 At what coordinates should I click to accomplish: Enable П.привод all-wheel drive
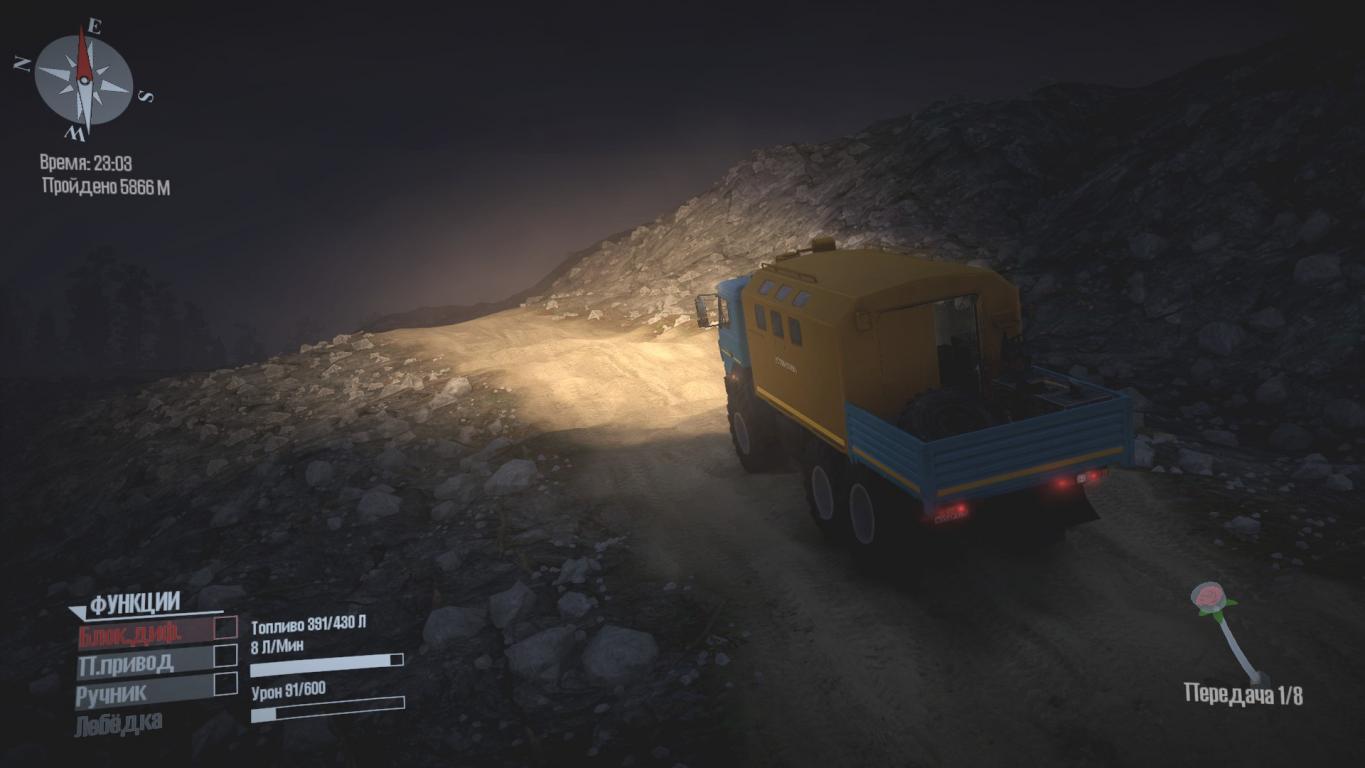(227, 656)
